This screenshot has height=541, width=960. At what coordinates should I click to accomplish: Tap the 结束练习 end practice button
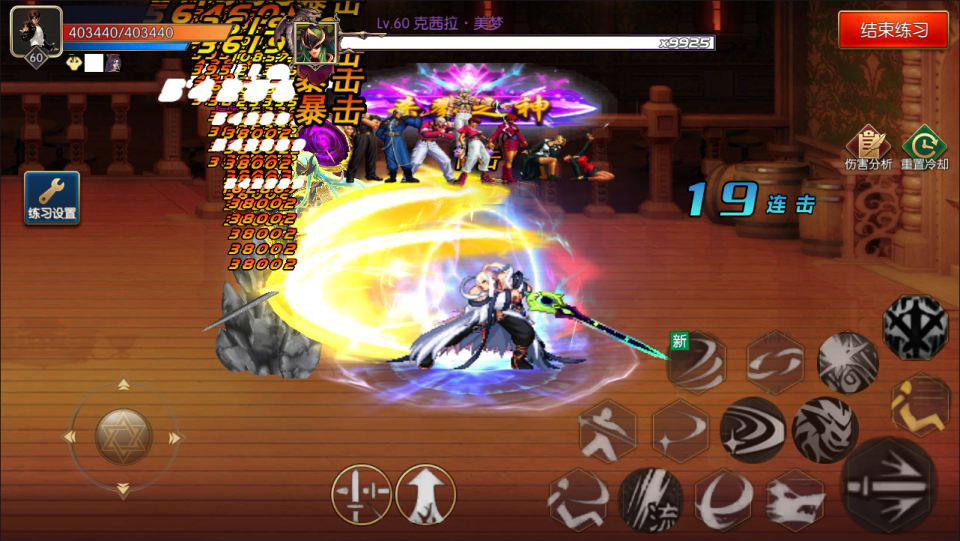pyautogui.click(x=893, y=29)
